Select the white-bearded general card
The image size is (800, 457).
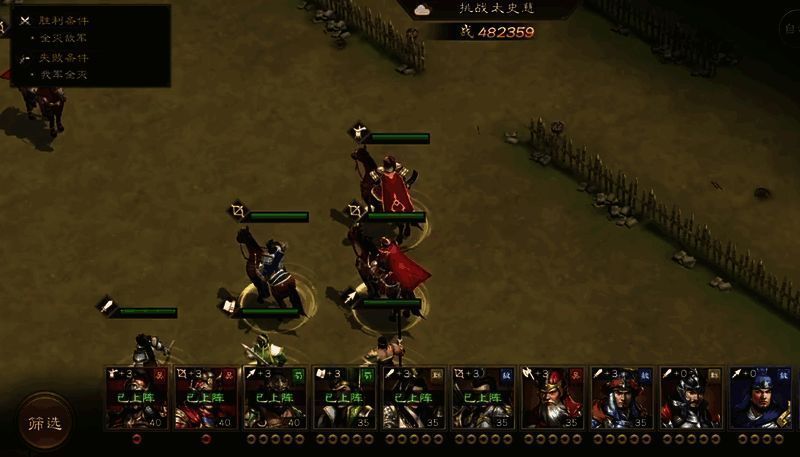(552, 398)
